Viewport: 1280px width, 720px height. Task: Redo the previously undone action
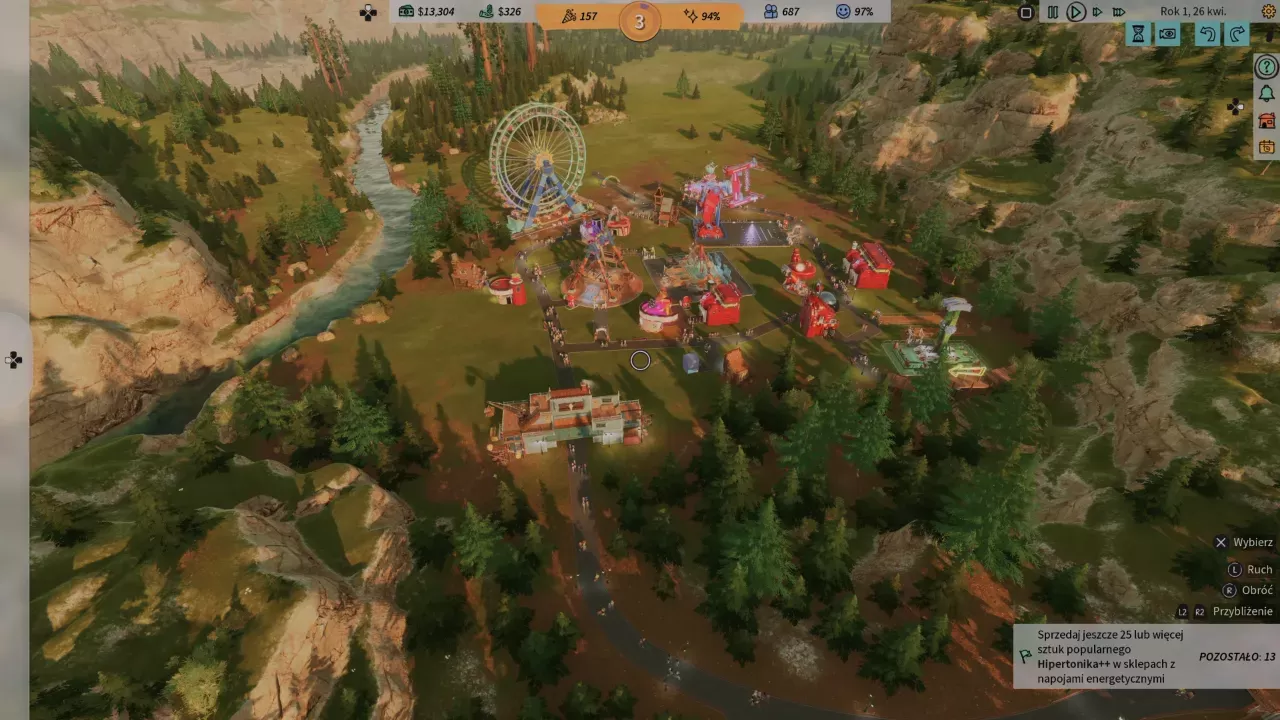(x=1237, y=34)
